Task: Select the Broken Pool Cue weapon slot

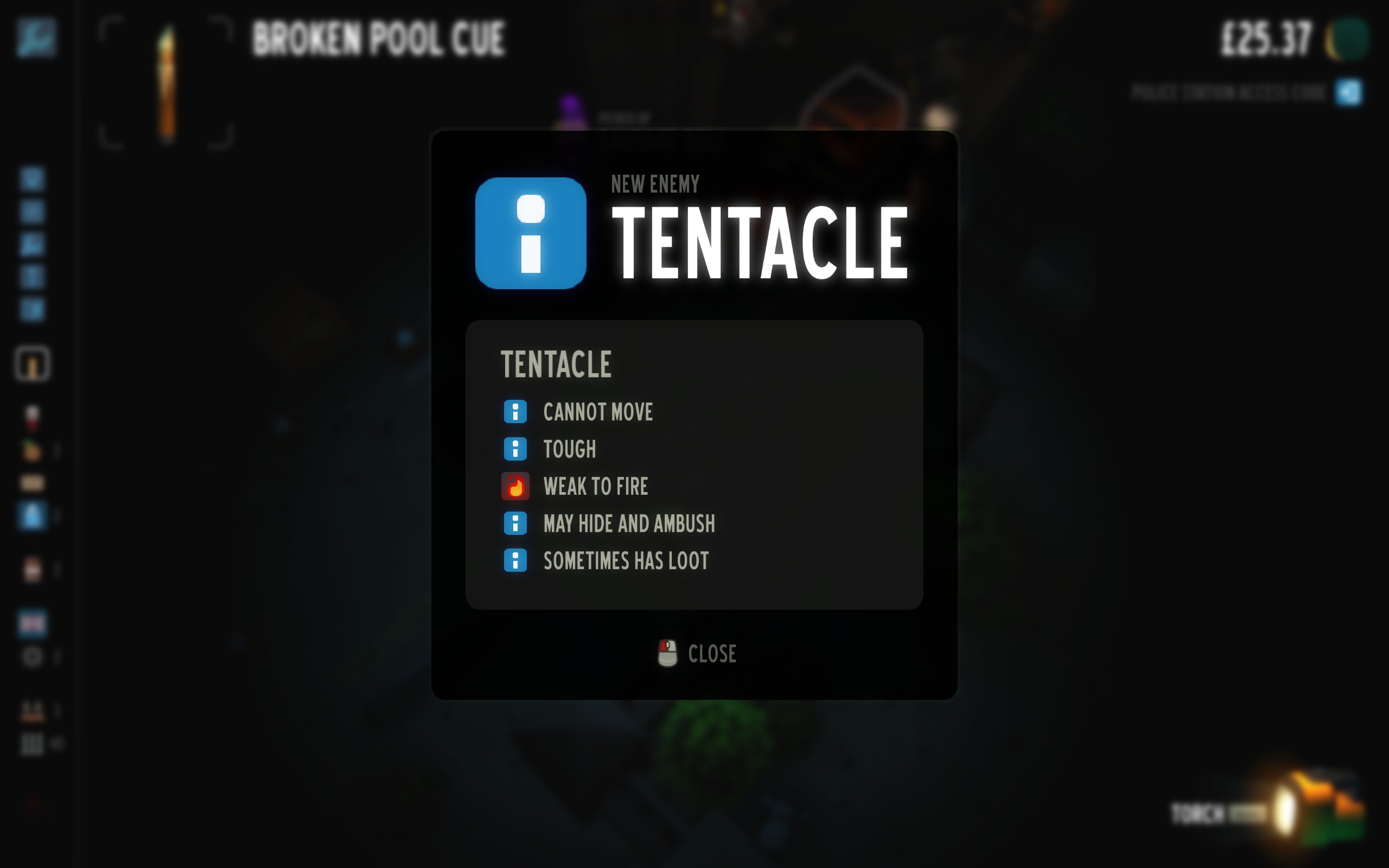Action: pyautogui.click(x=166, y=82)
